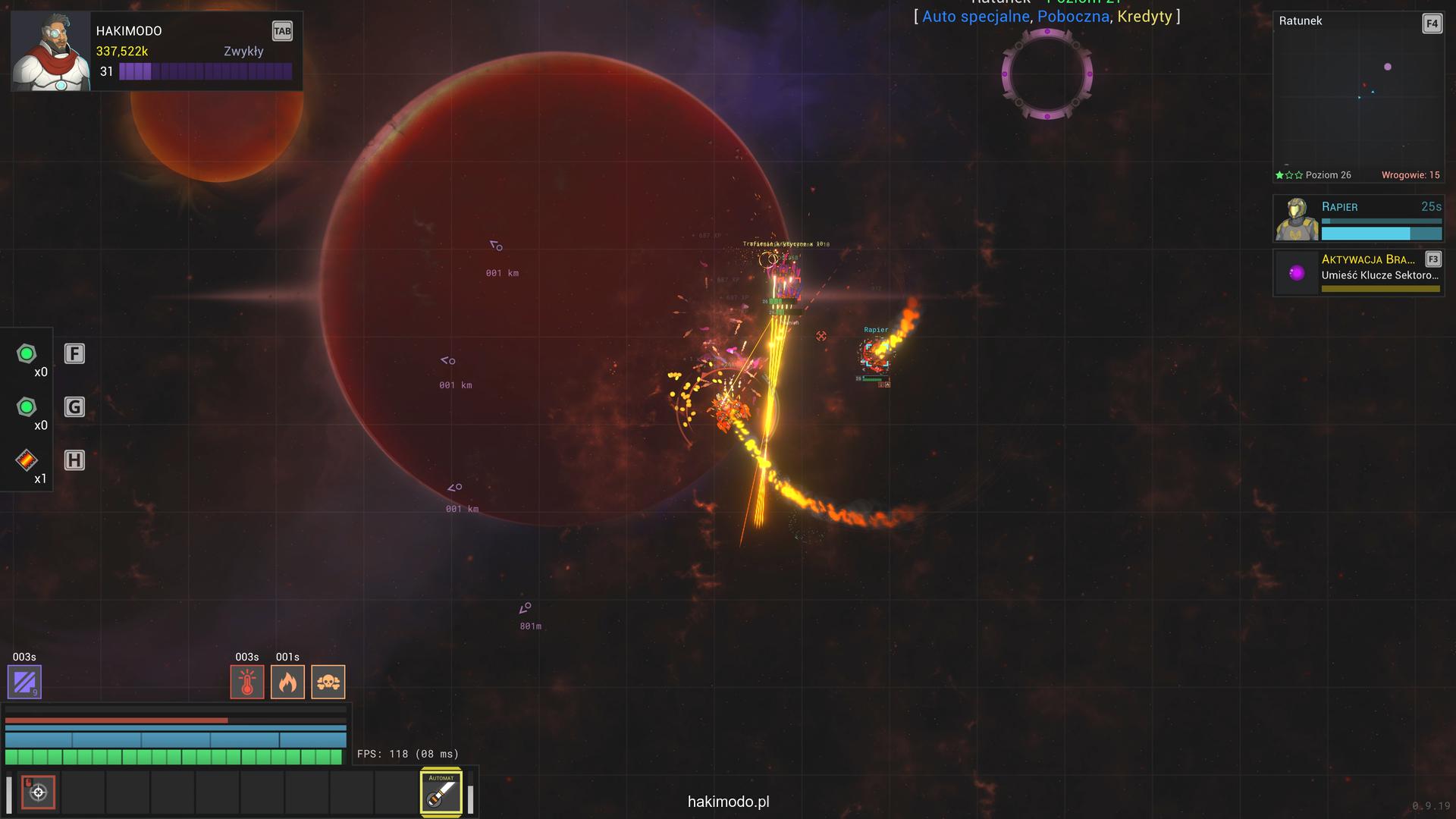Open the Hakimodo pilot portrait
The width and height of the screenshot is (1456, 819).
click(51, 52)
